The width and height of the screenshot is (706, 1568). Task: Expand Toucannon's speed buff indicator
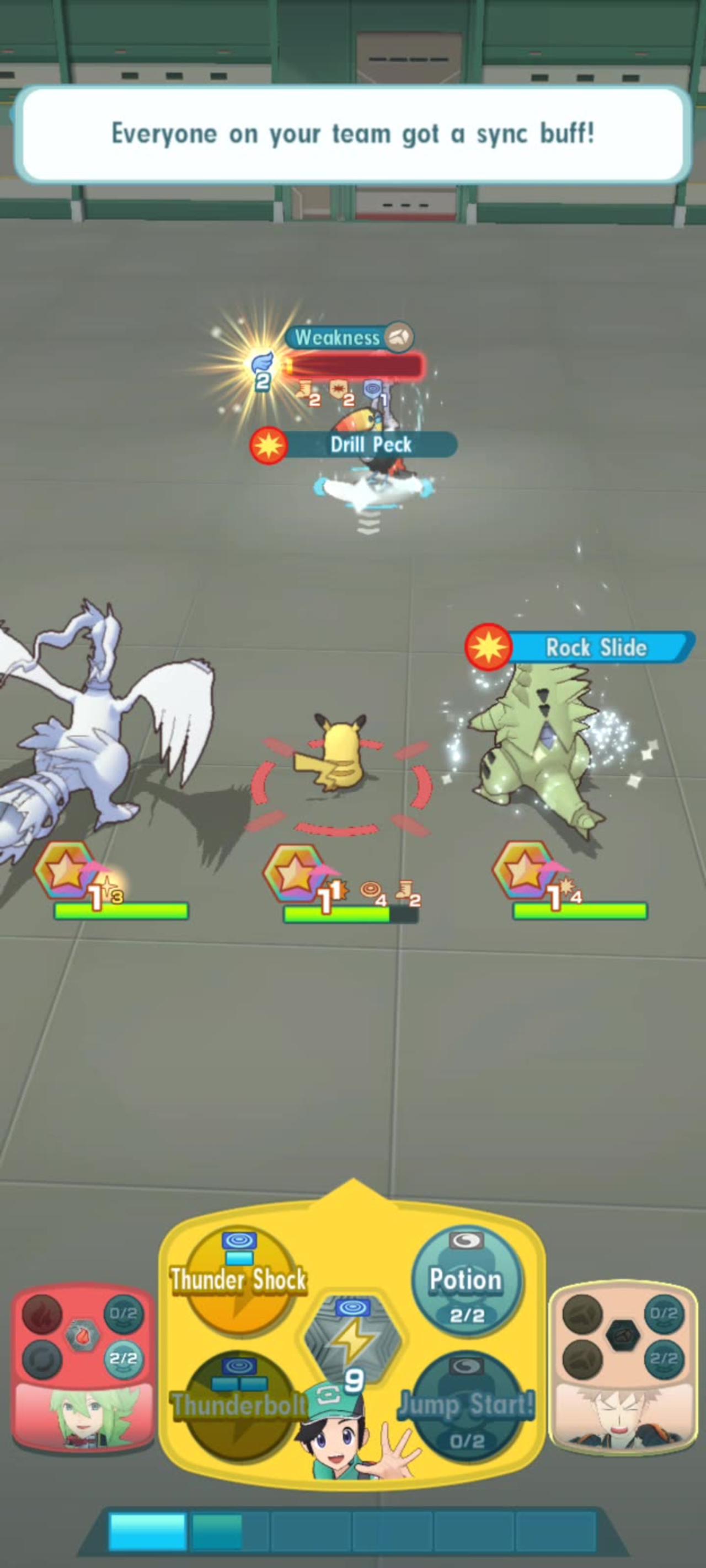[263, 364]
